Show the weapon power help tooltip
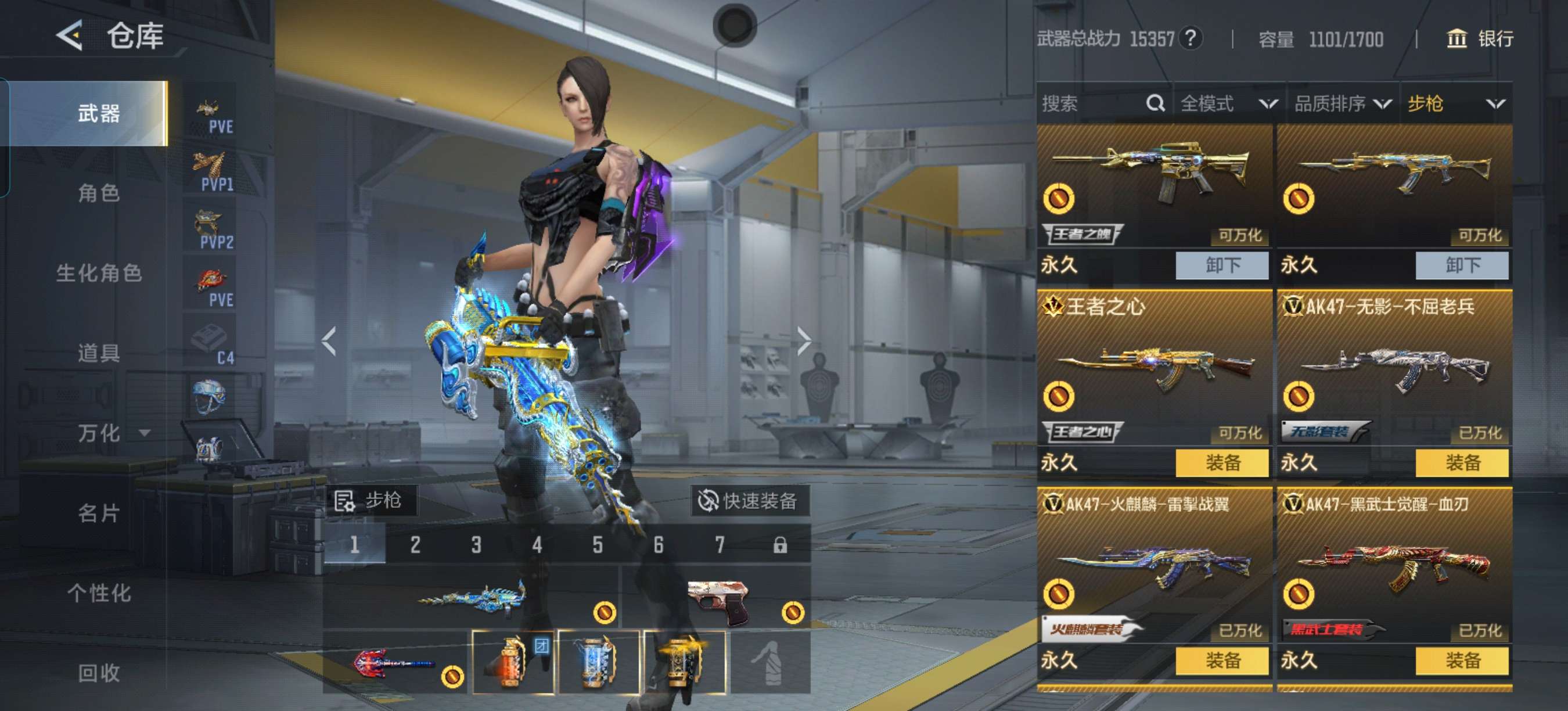This screenshot has width=1568, height=711. [x=1190, y=38]
